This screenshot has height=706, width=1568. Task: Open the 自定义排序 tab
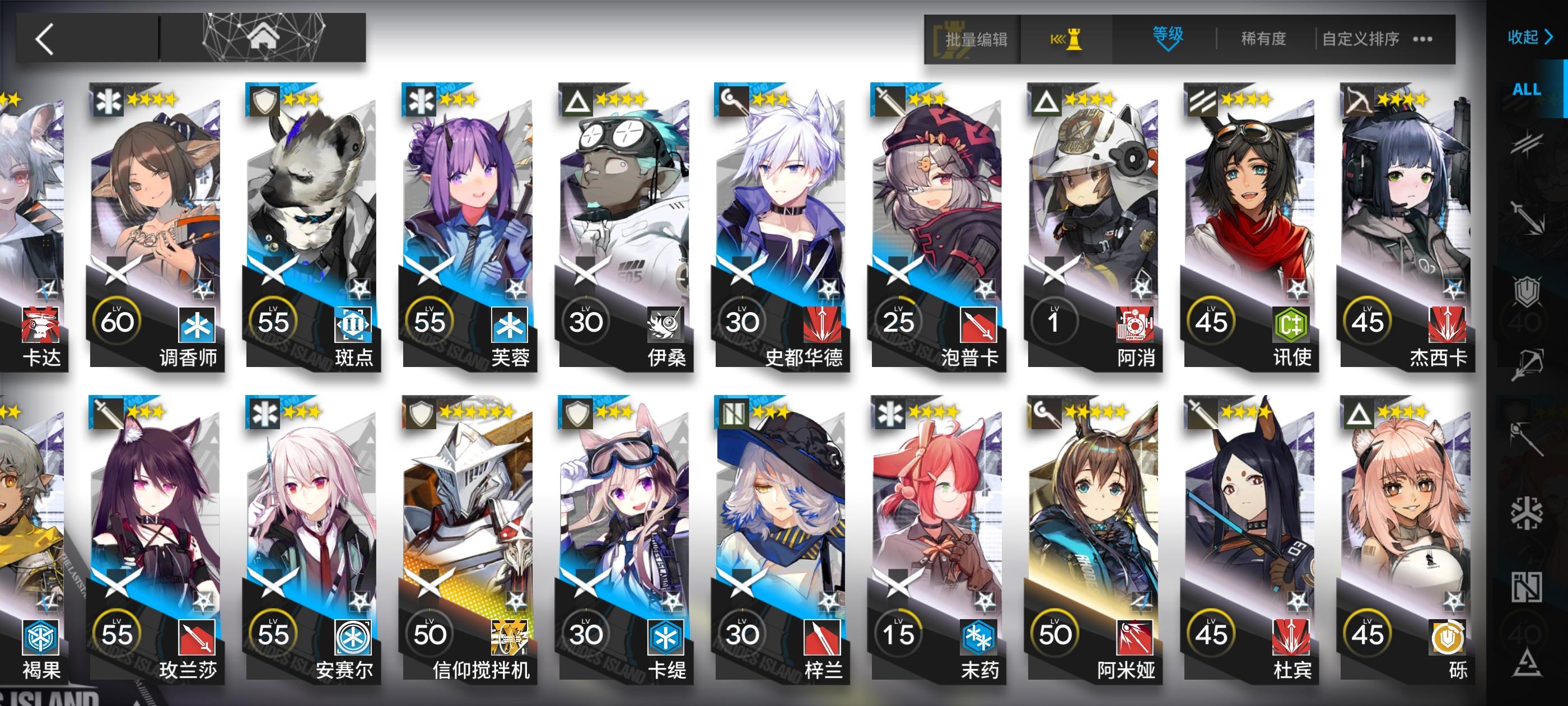[1362, 38]
